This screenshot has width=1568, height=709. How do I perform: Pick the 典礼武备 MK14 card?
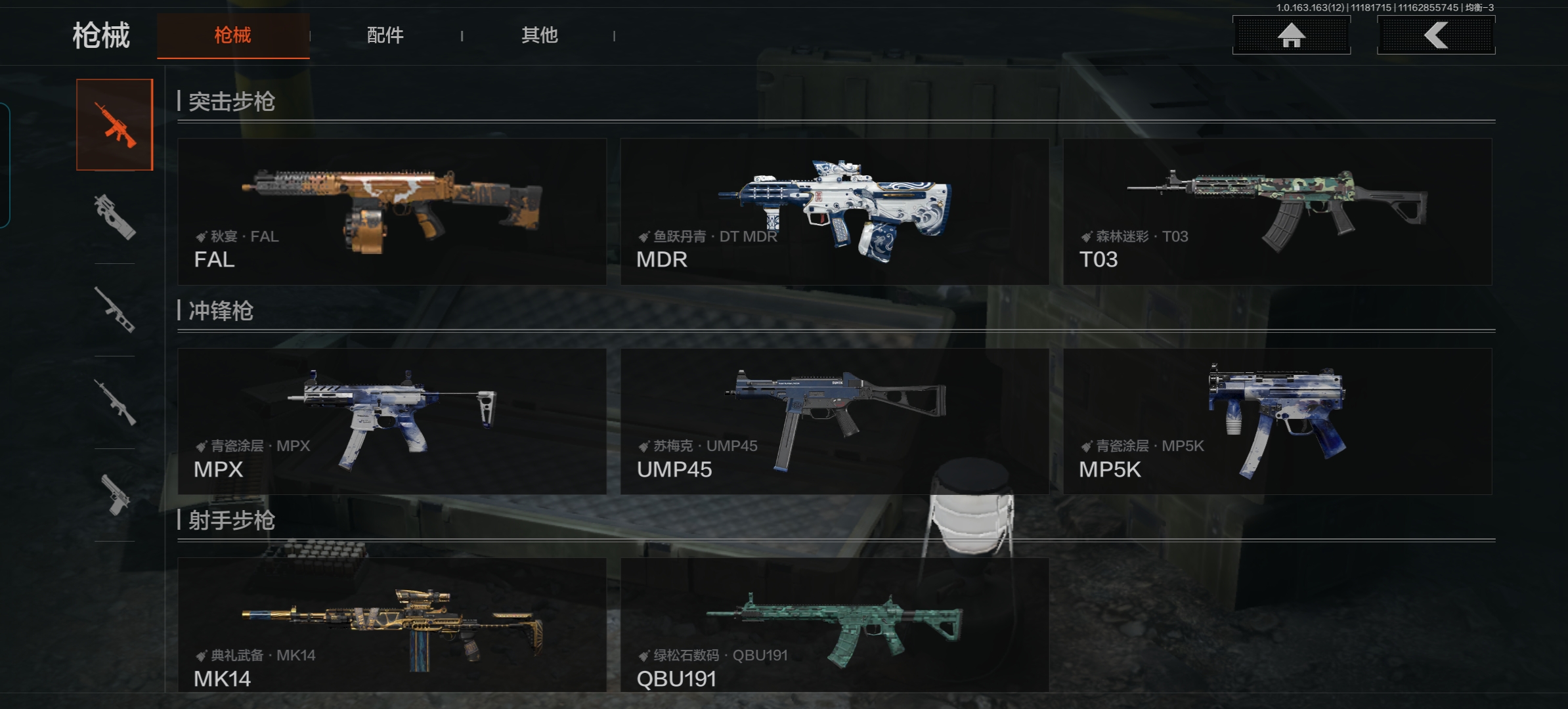[x=392, y=625]
